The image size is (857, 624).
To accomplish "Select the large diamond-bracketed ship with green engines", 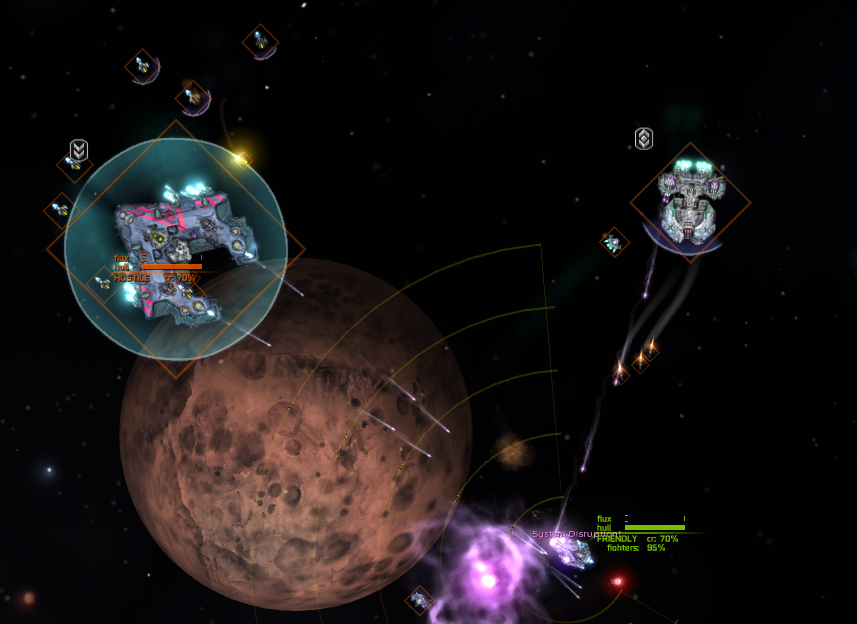I will (690, 201).
